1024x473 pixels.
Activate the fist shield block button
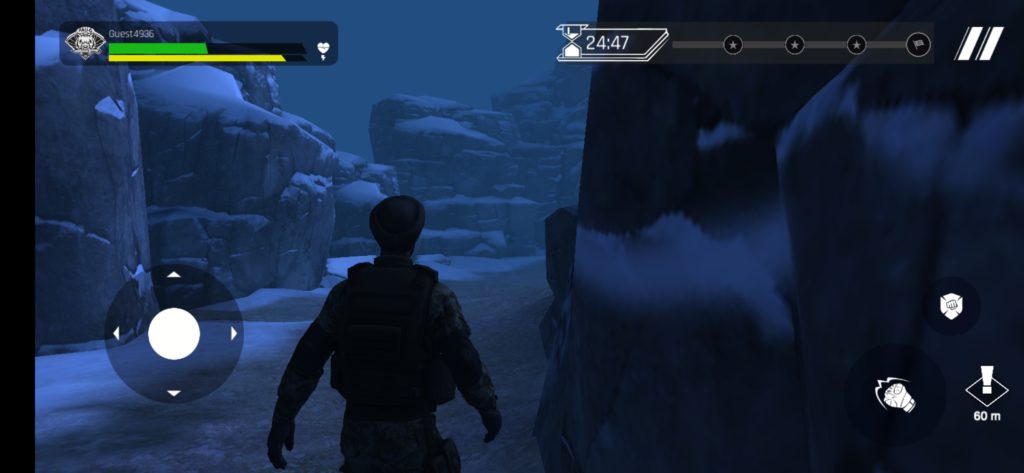tap(951, 306)
